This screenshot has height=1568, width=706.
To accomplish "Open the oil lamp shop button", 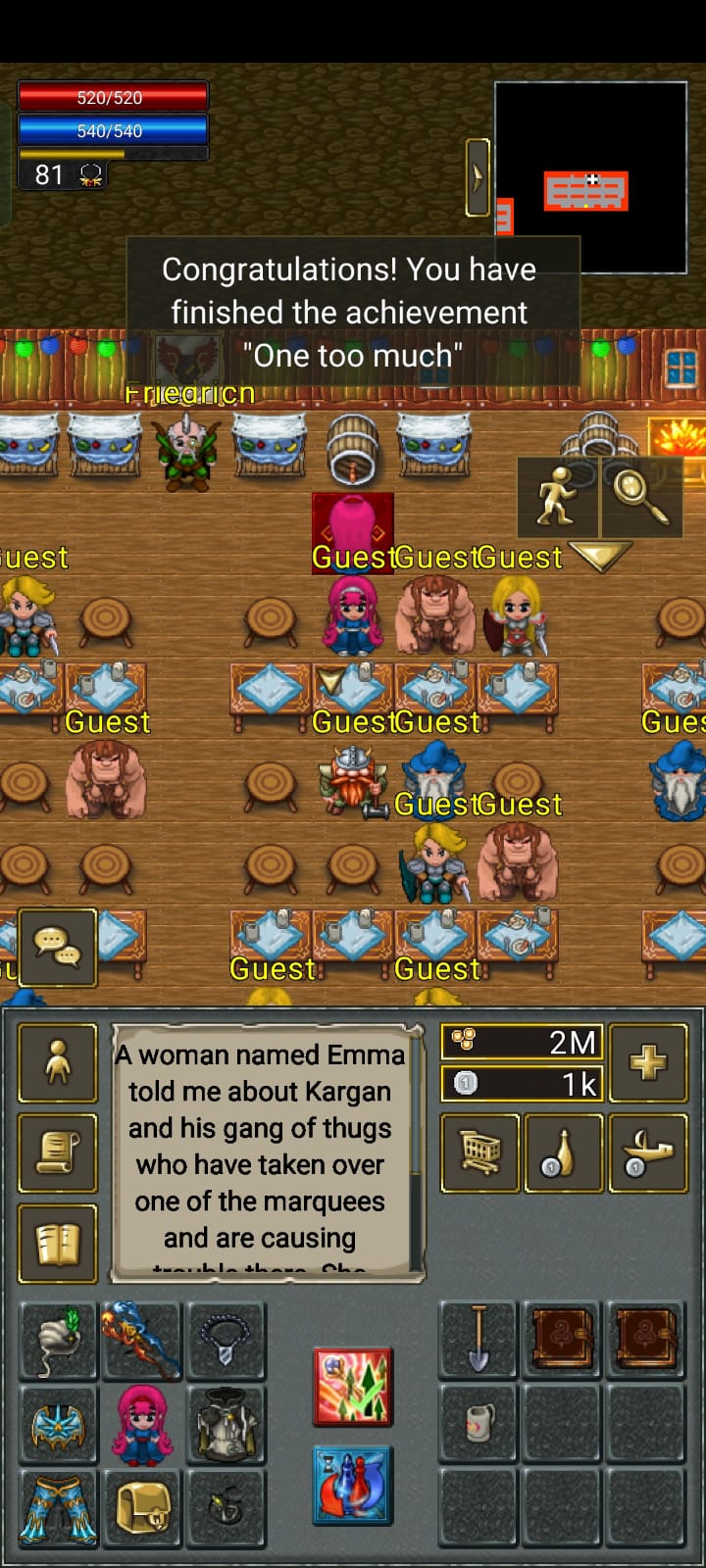I will (x=648, y=1153).
